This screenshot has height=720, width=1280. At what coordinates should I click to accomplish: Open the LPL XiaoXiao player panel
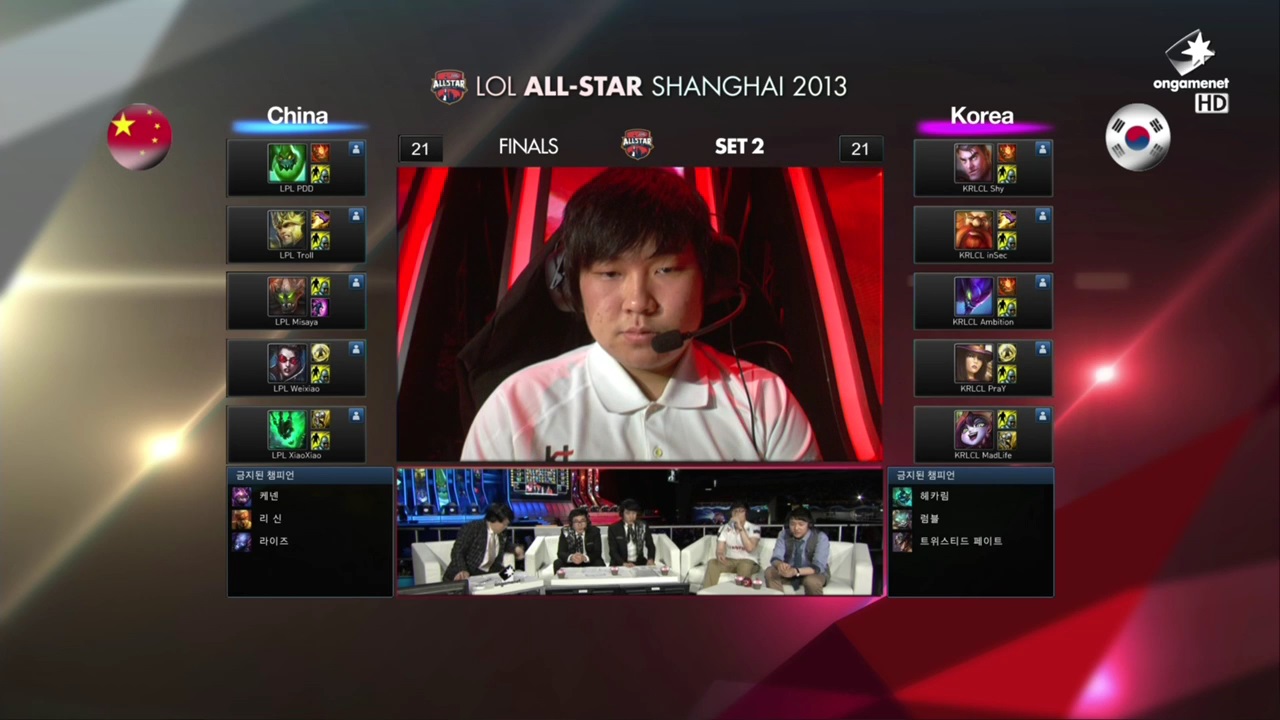point(296,434)
